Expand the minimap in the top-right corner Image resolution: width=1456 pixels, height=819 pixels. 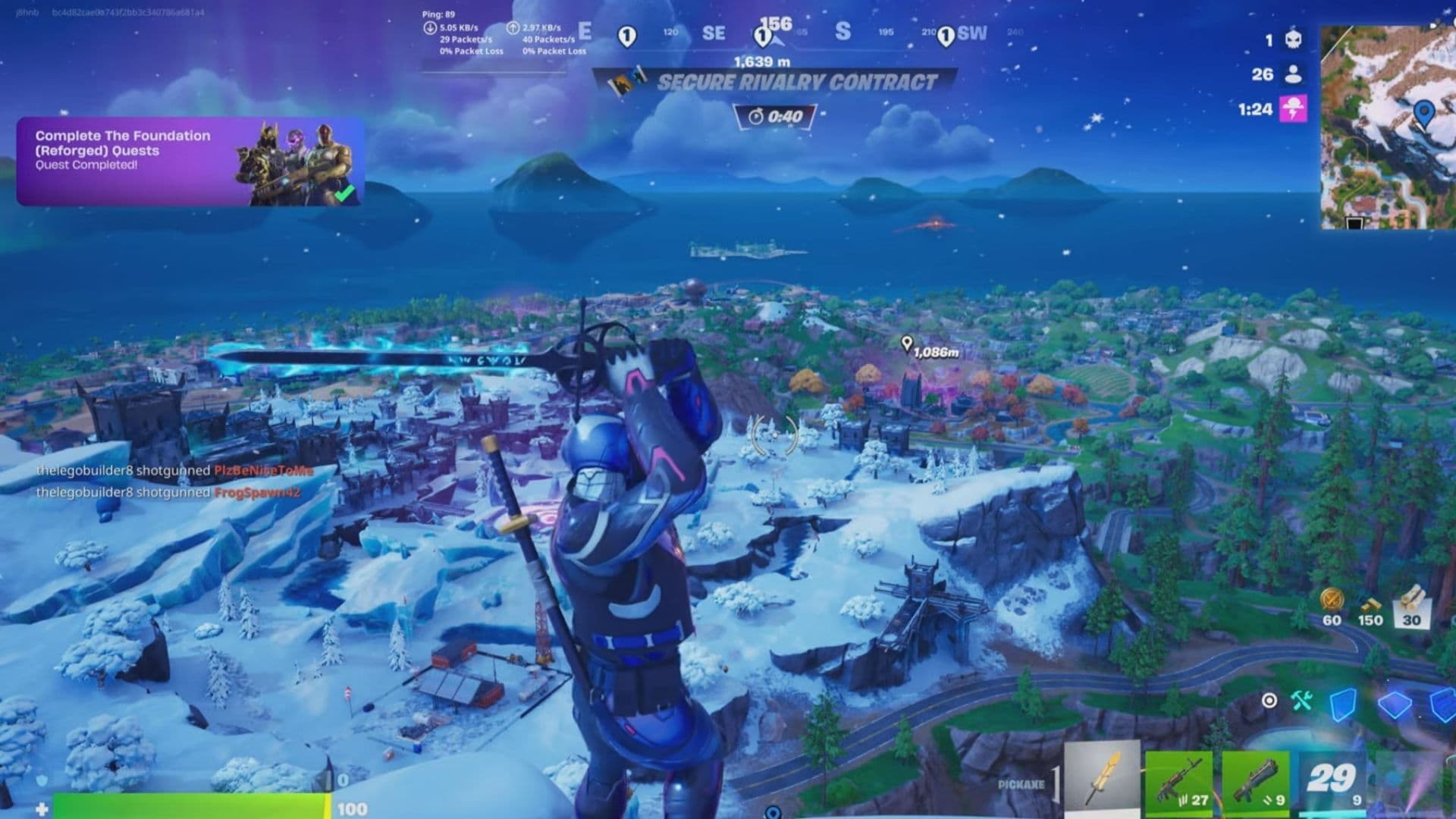[1388, 129]
